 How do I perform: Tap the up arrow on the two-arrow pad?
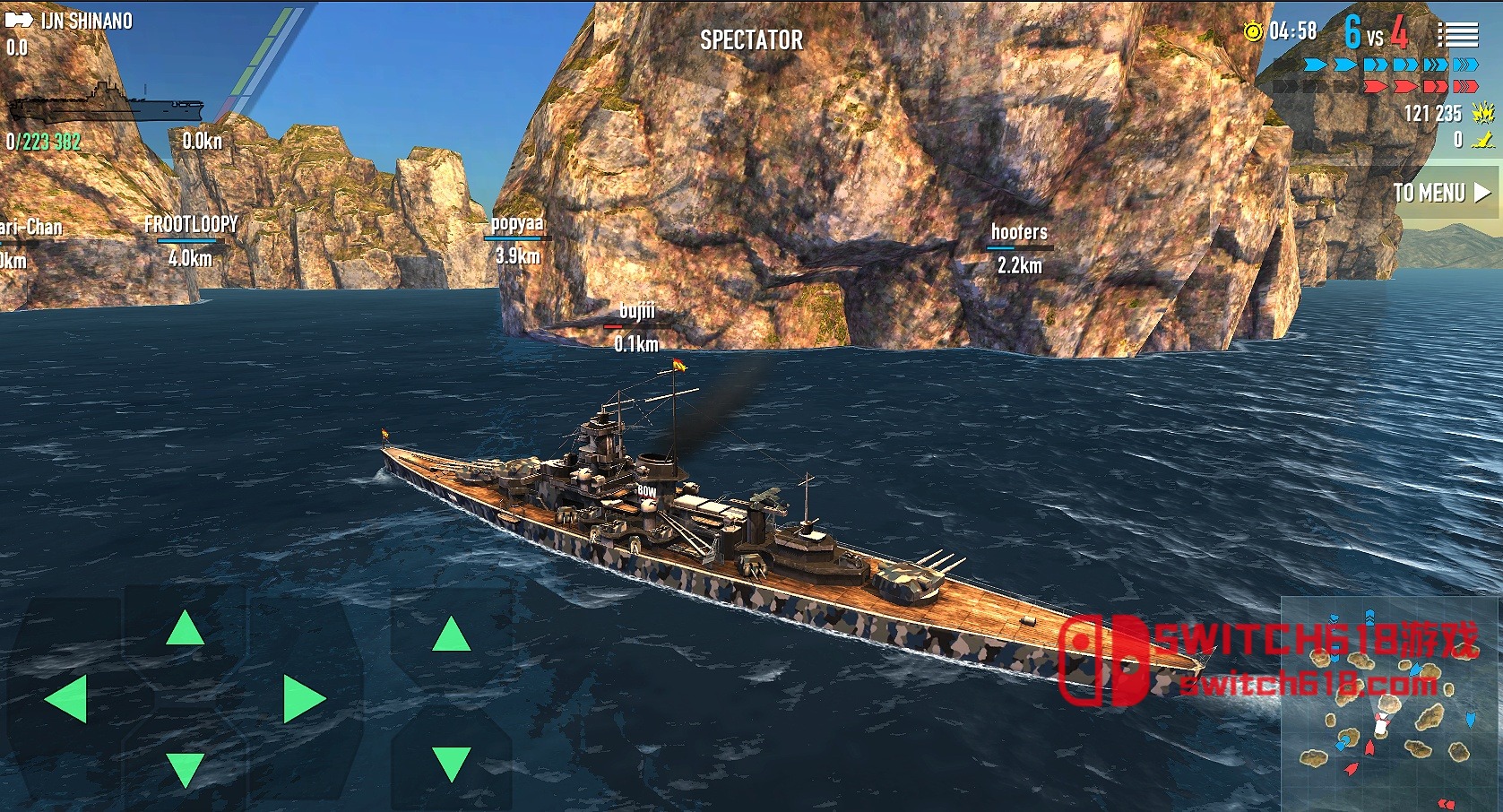451,635
